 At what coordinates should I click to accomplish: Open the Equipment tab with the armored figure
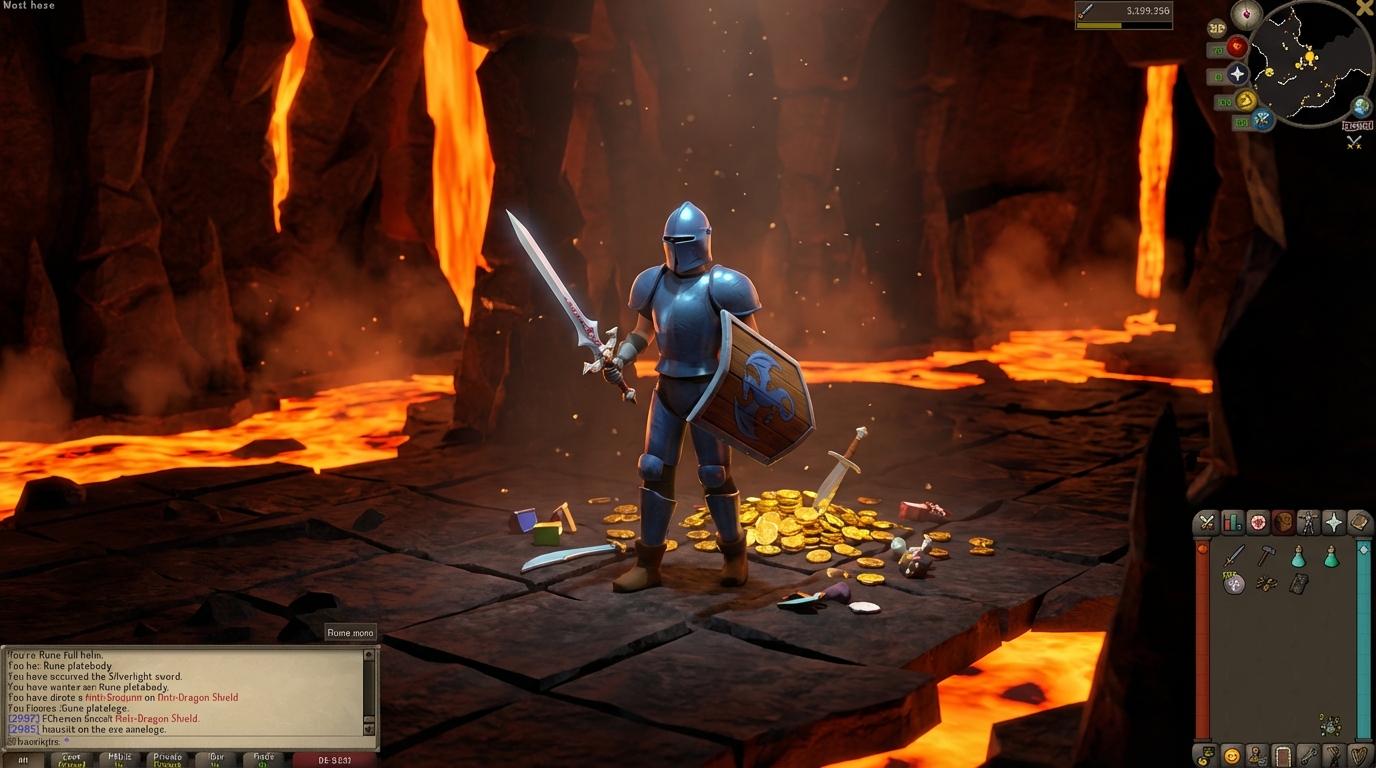(x=1308, y=522)
